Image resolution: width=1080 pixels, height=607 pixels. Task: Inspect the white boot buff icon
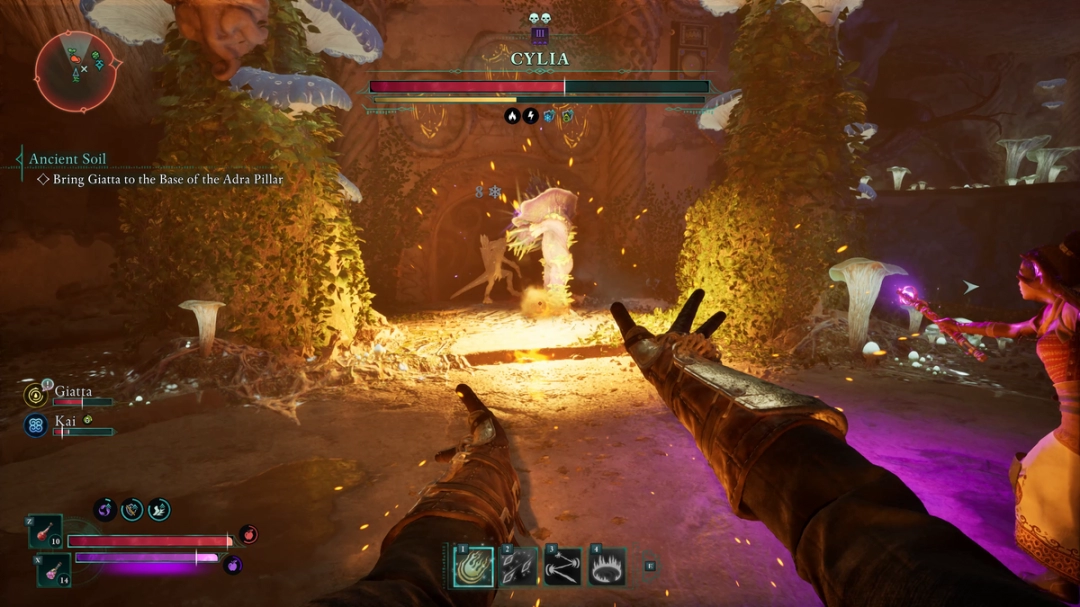tap(159, 510)
